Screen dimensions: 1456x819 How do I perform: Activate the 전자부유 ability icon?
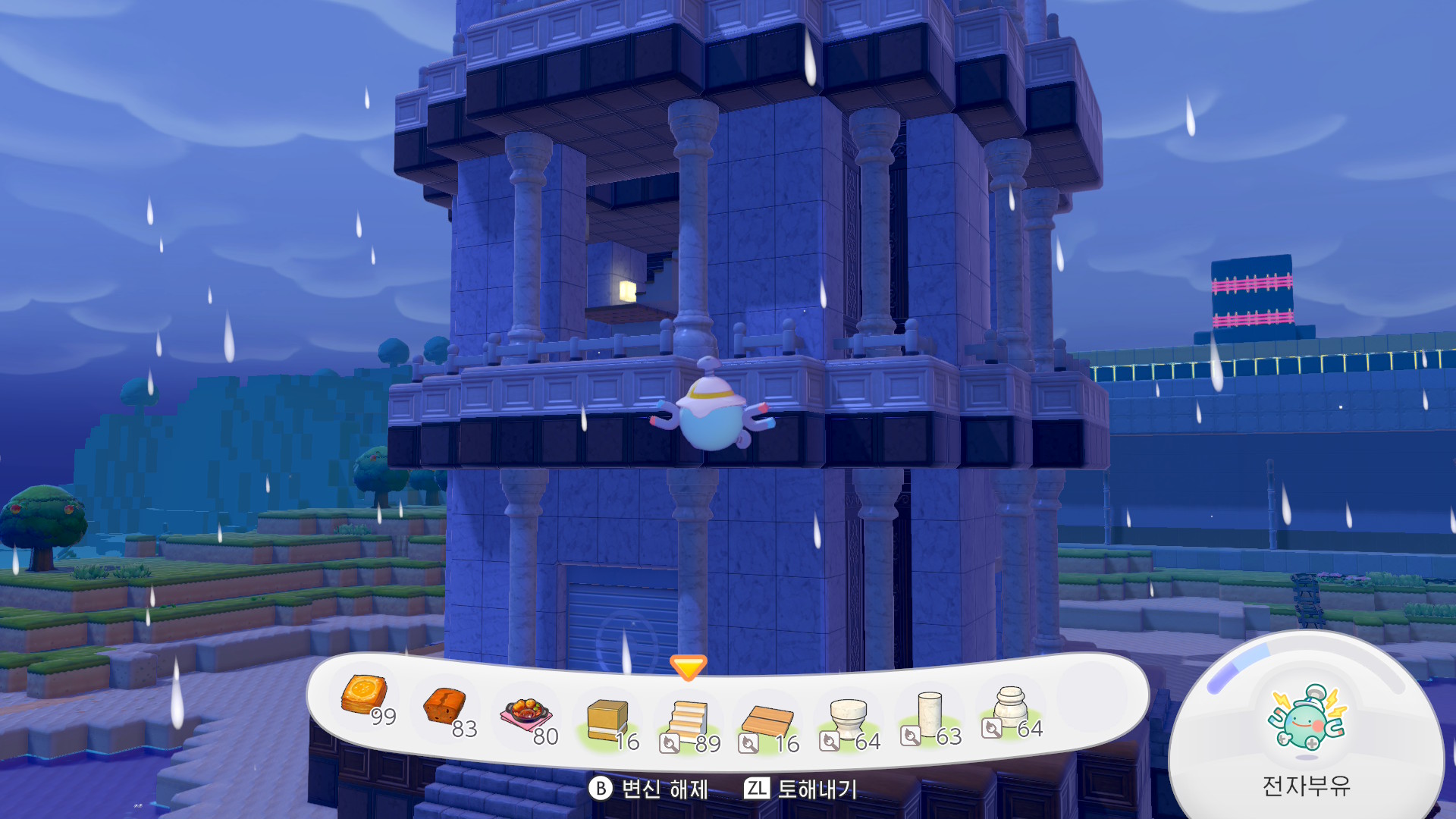coord(1306,717)
